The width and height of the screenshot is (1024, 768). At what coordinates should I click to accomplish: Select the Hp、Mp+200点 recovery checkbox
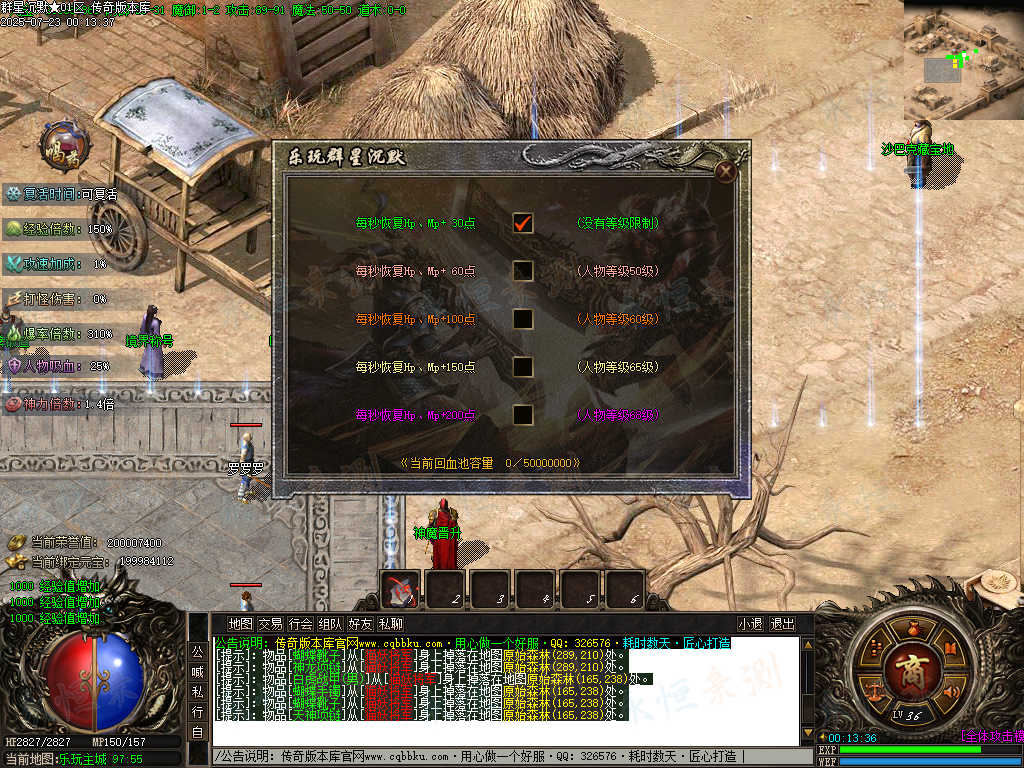(x=522, y=415)
